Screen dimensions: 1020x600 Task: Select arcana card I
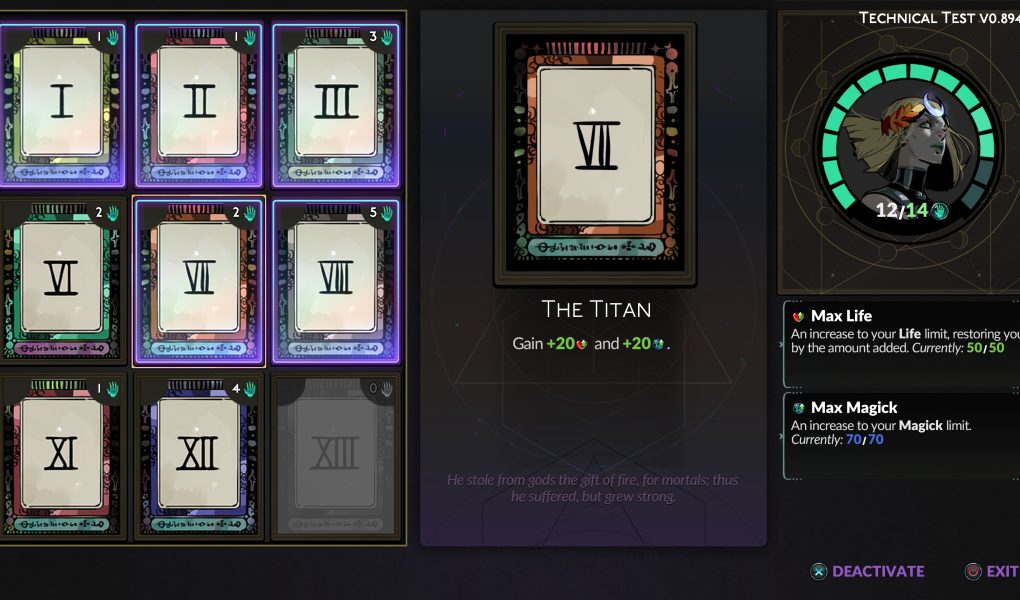pos(62,104)
